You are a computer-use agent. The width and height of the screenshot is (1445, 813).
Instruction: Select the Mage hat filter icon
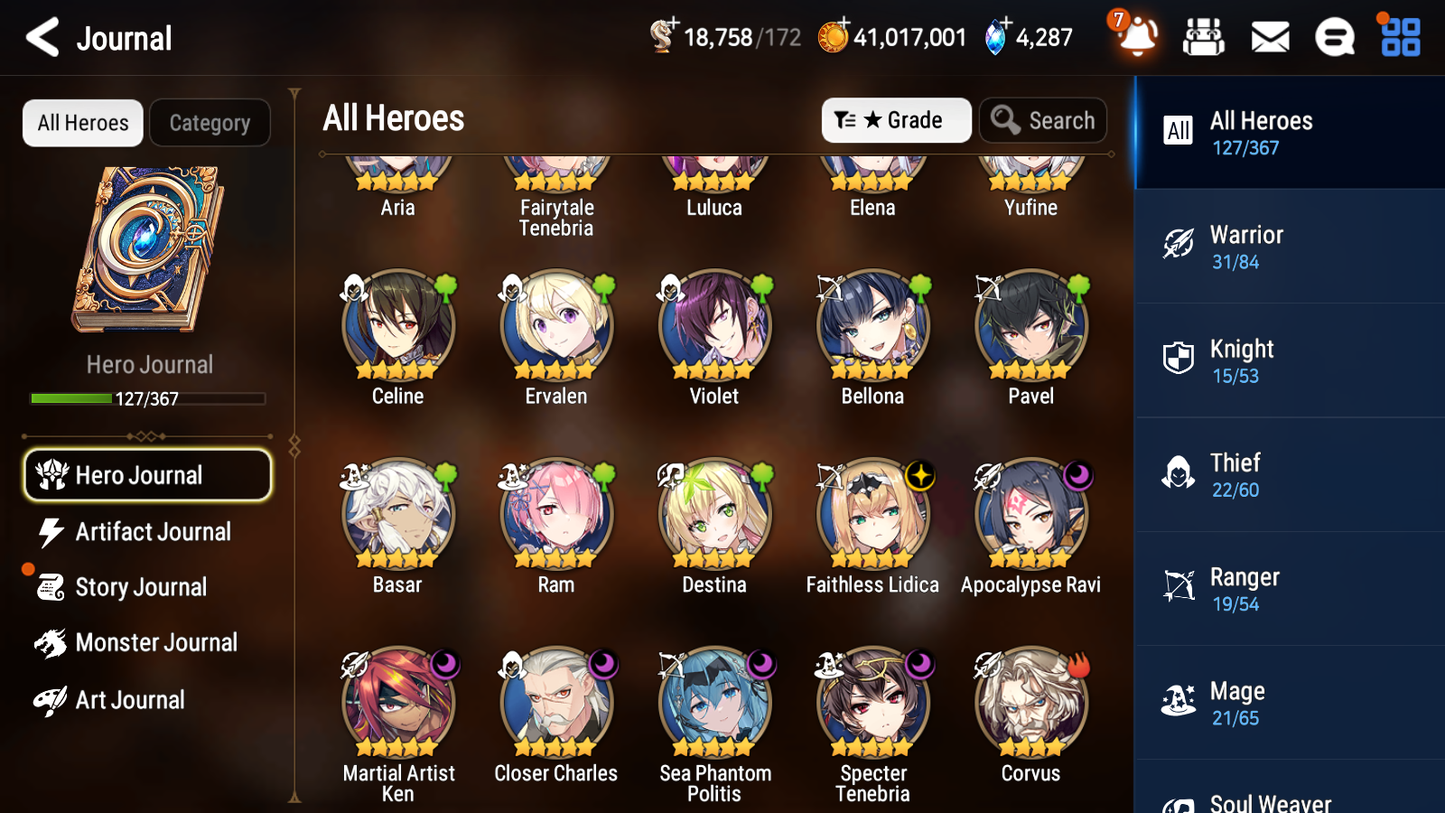coord(1178,702)
